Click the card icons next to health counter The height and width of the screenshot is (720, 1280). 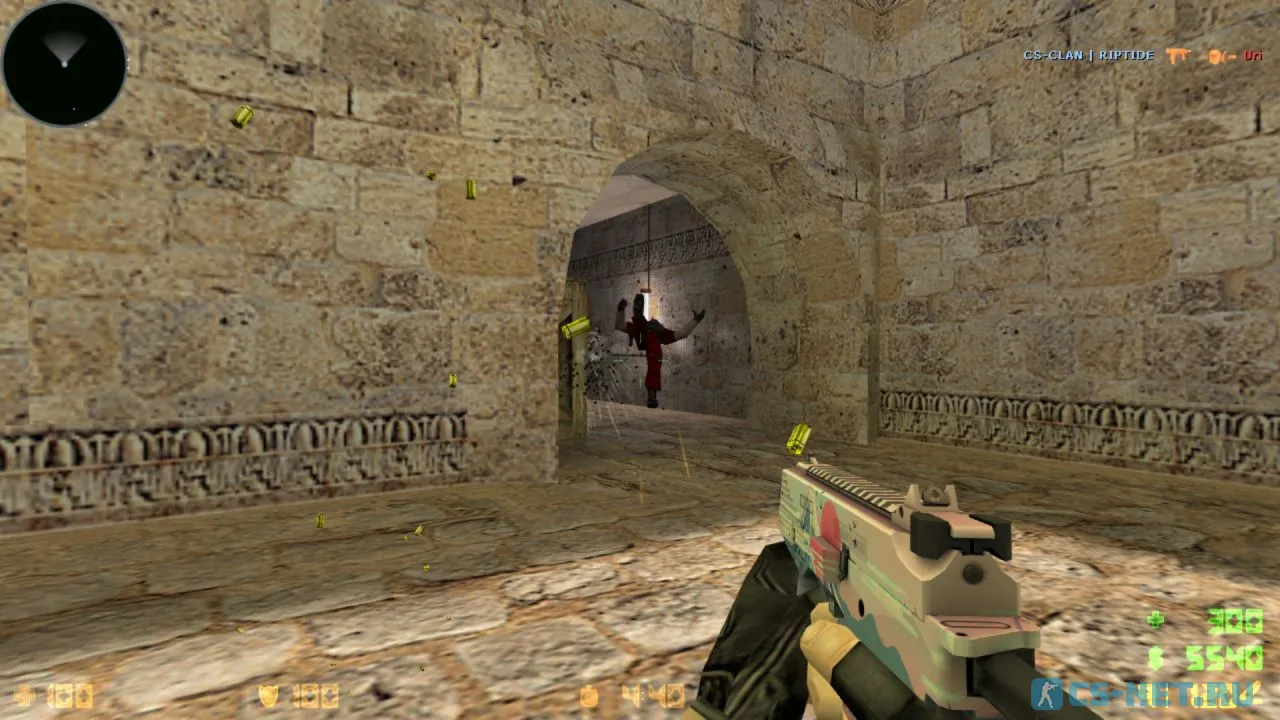(x=70, y=695)
